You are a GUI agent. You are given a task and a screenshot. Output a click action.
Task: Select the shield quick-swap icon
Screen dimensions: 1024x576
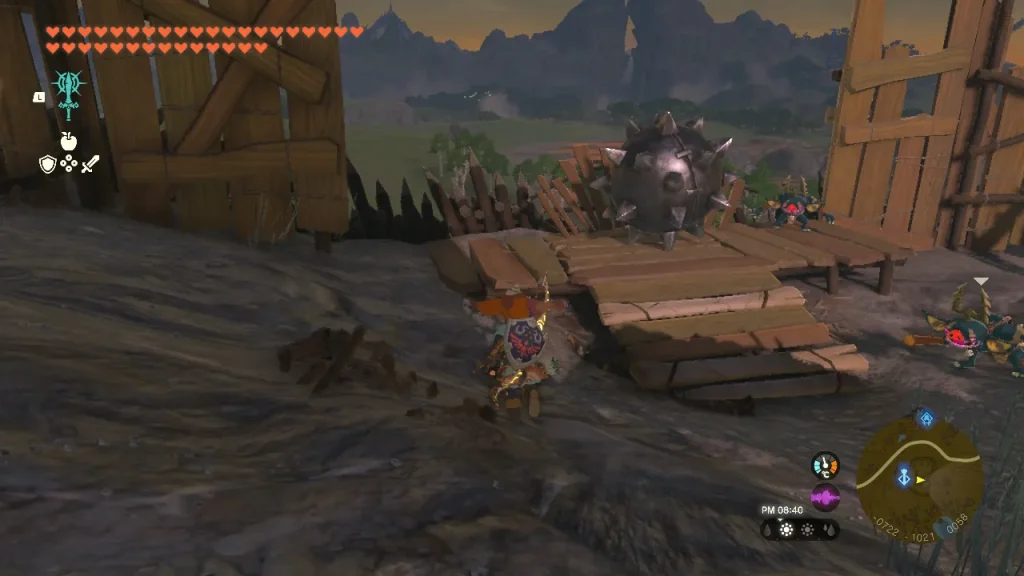pyautogui.click(x=47, y=163)
